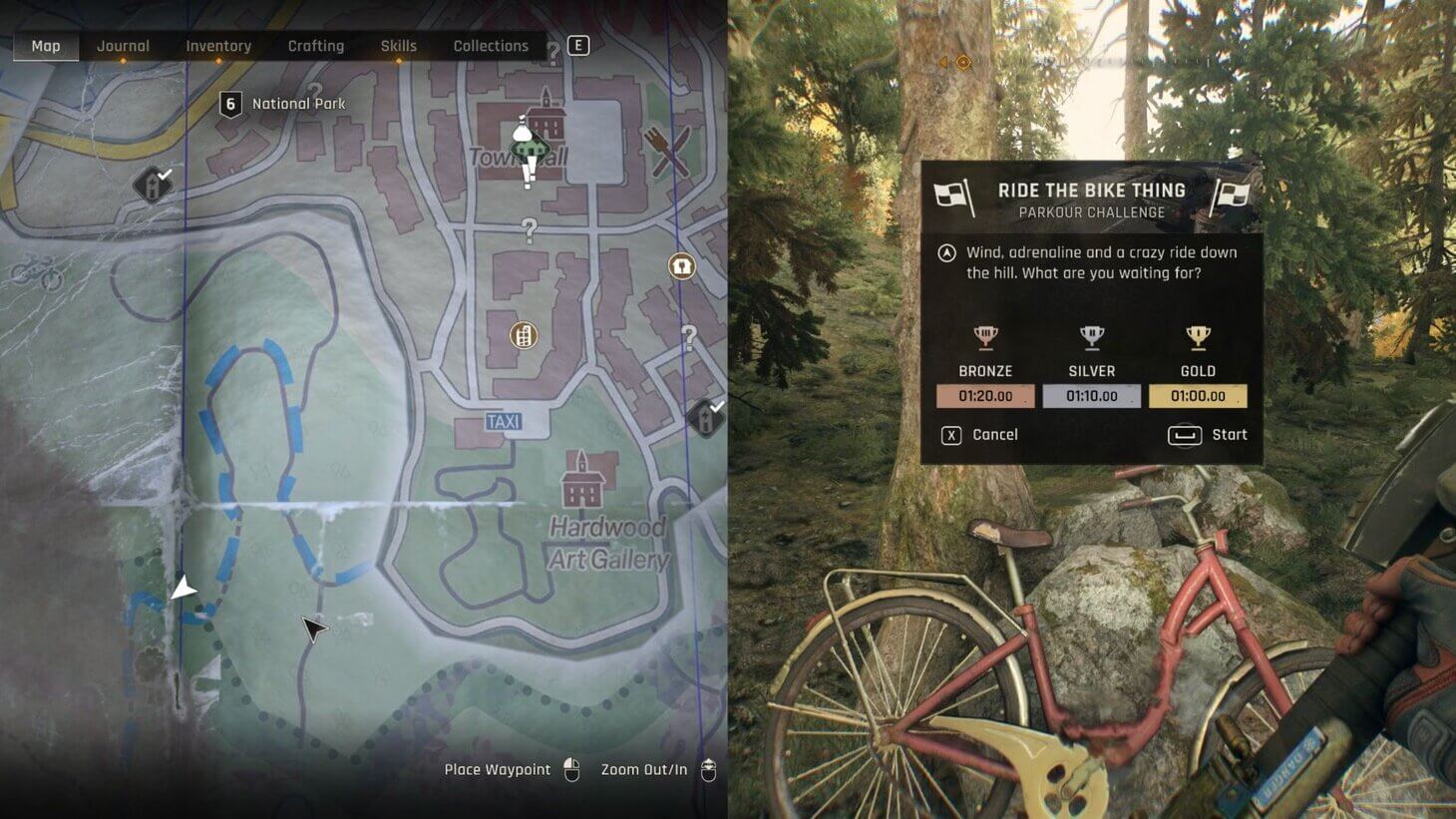Click the crossed fork and knife map icon
This screenshot has width=1456, height=819.
tap(667, 151)
